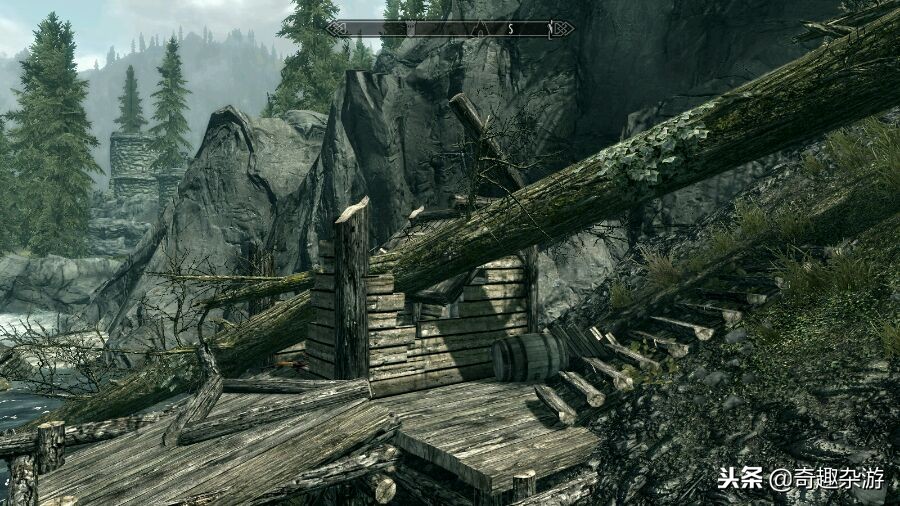Click the fort tower marker on the compass

tap(411, 28)
